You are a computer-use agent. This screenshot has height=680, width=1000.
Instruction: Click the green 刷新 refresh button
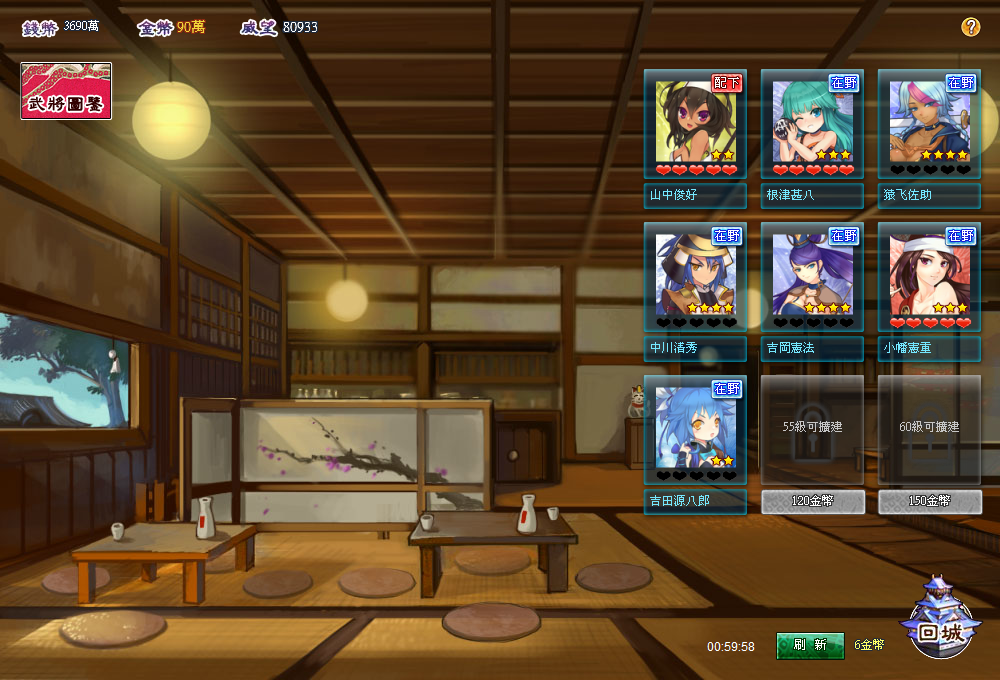[x=810, y=645]
